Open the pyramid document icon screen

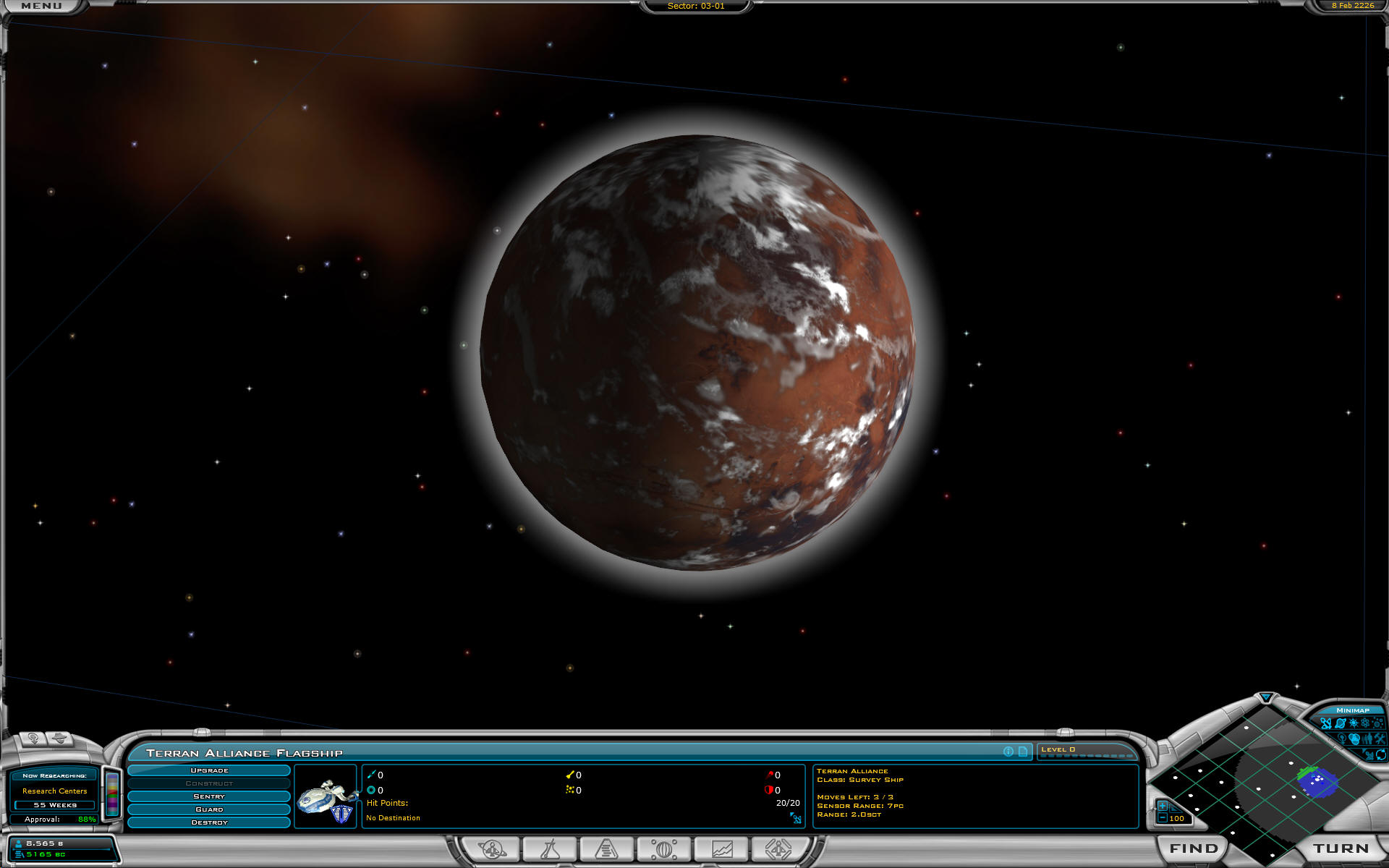coord(606,848)
